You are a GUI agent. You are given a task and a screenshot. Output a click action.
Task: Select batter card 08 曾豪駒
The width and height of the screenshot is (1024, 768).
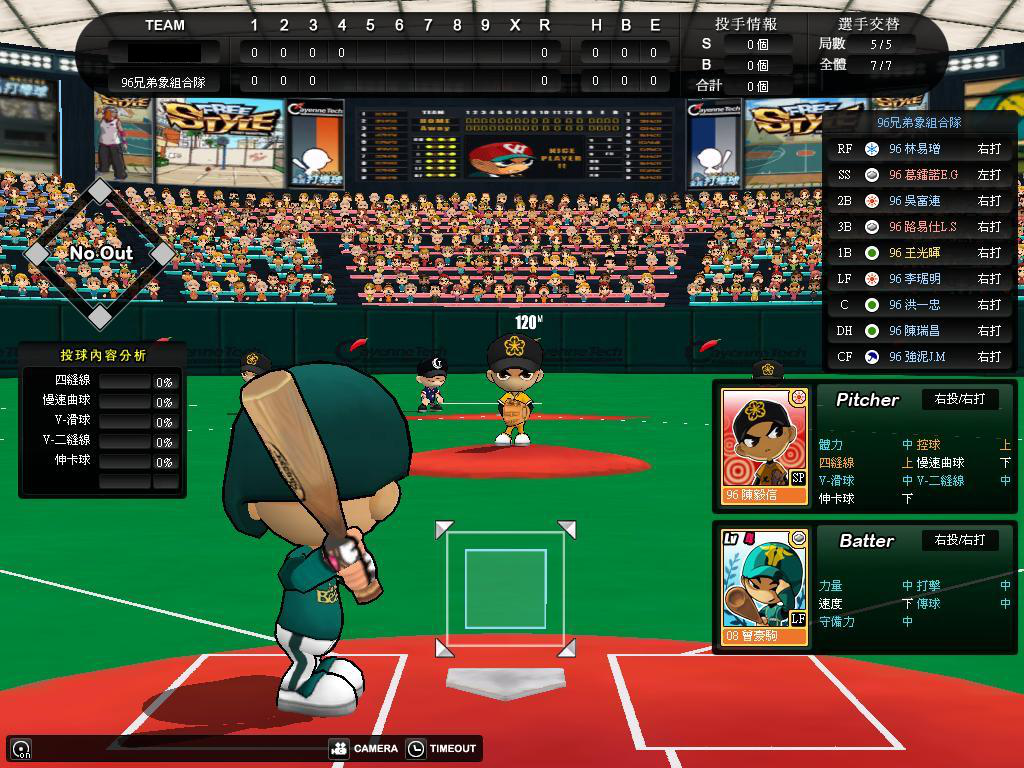pyautogui.click(x=765, y=587)
